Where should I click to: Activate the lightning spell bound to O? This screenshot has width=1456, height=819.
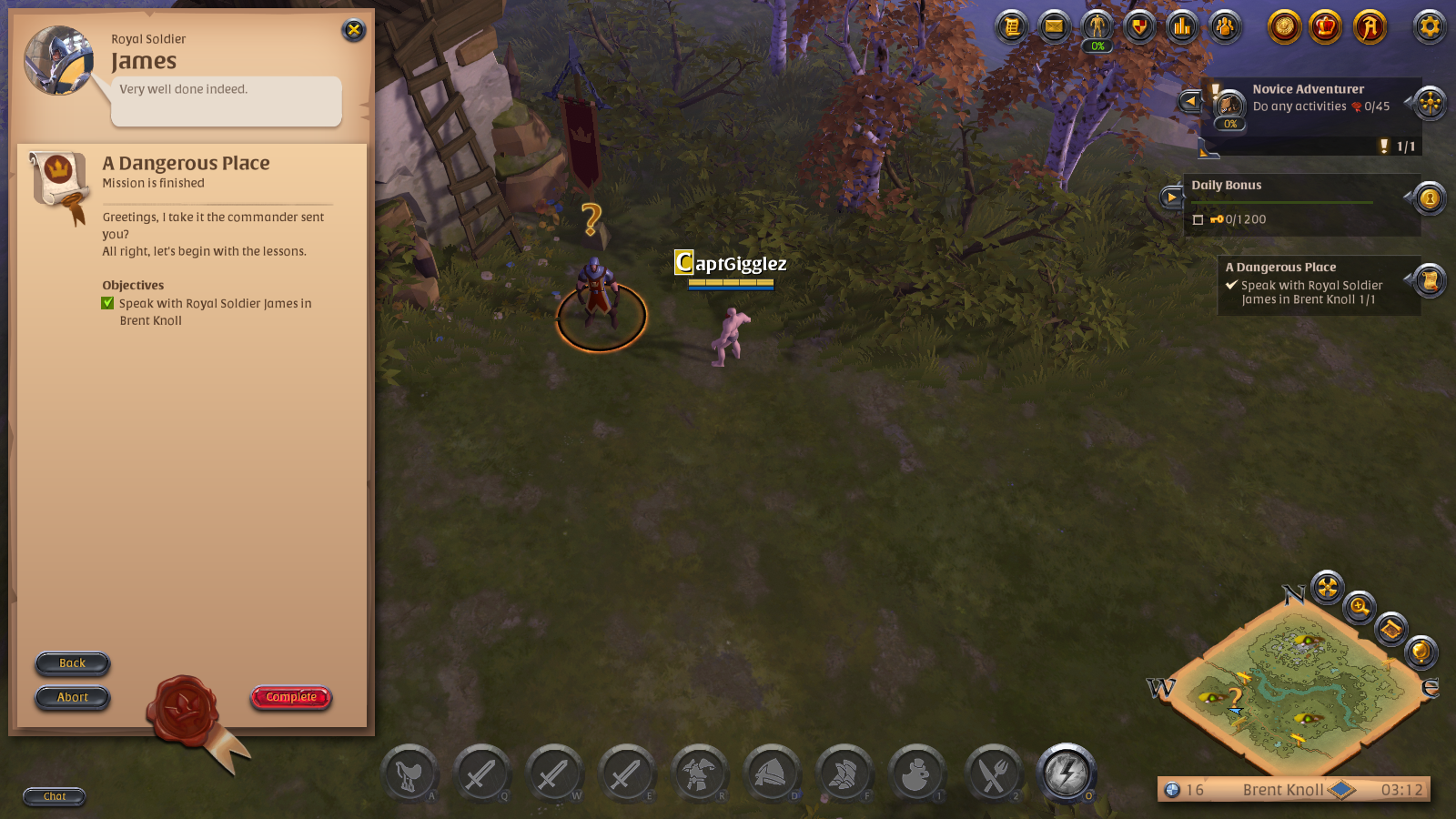[x=1065, y=773]
